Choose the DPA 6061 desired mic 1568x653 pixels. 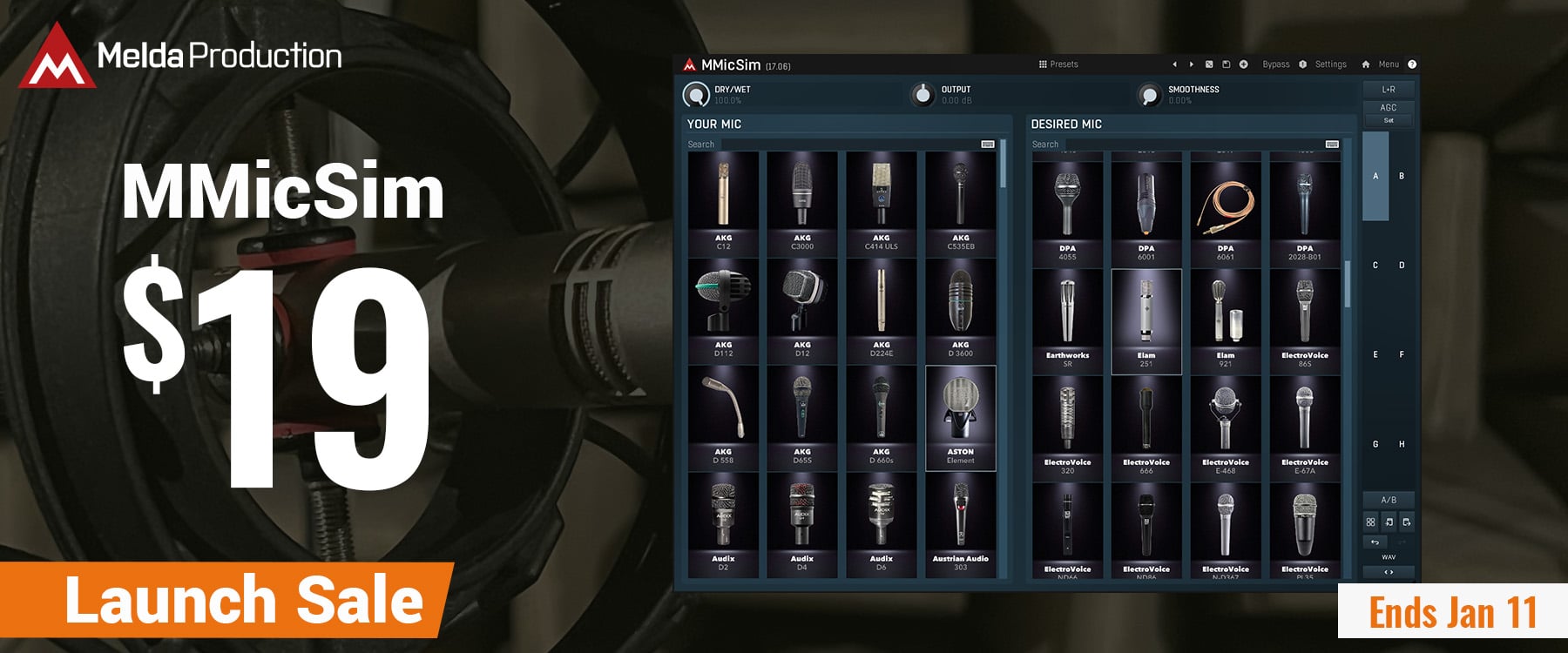(x=1226, y=213)
